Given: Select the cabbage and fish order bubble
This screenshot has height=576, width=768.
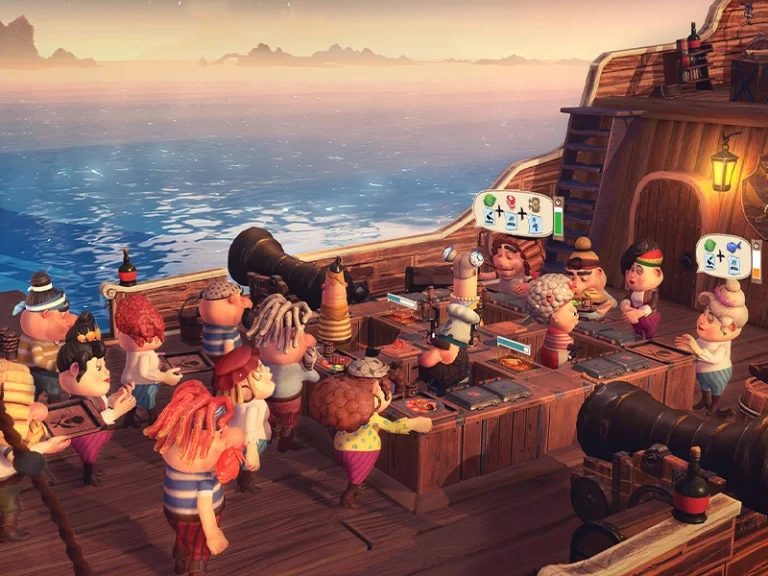Looking at the screenshot, I should click(722, 255).
